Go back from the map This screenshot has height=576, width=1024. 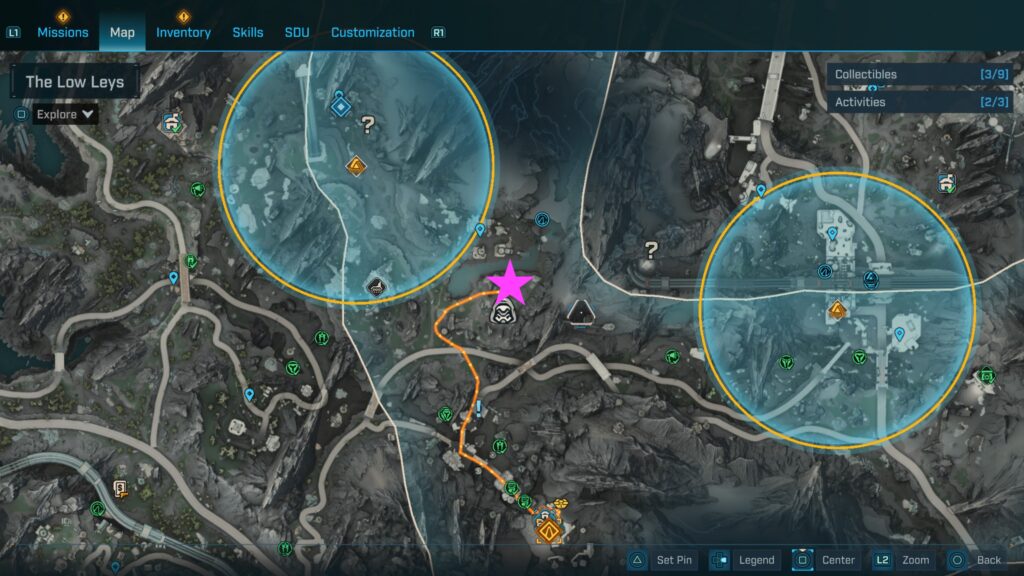975,560
